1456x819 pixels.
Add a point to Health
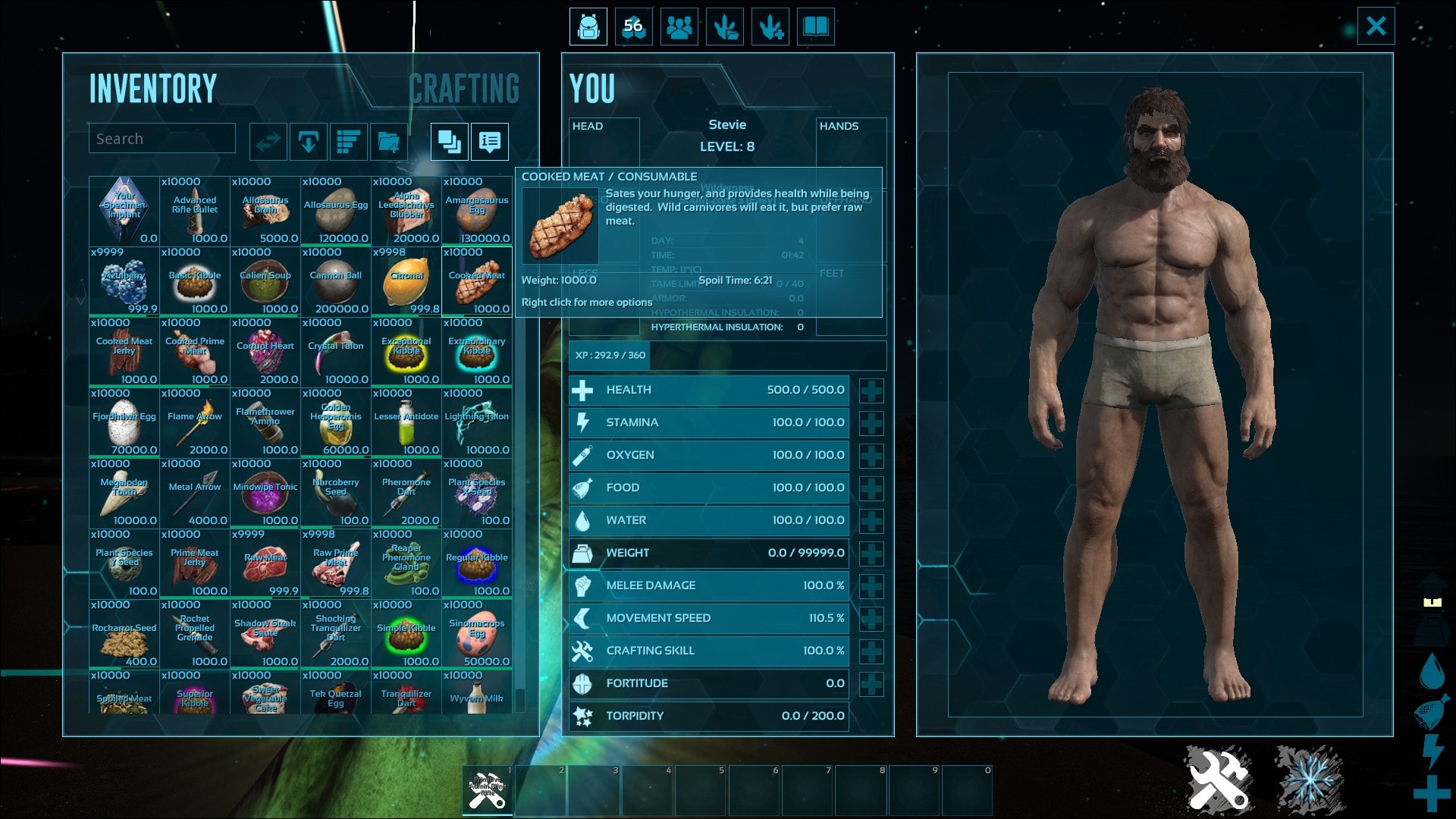click(x=871, y=391)
